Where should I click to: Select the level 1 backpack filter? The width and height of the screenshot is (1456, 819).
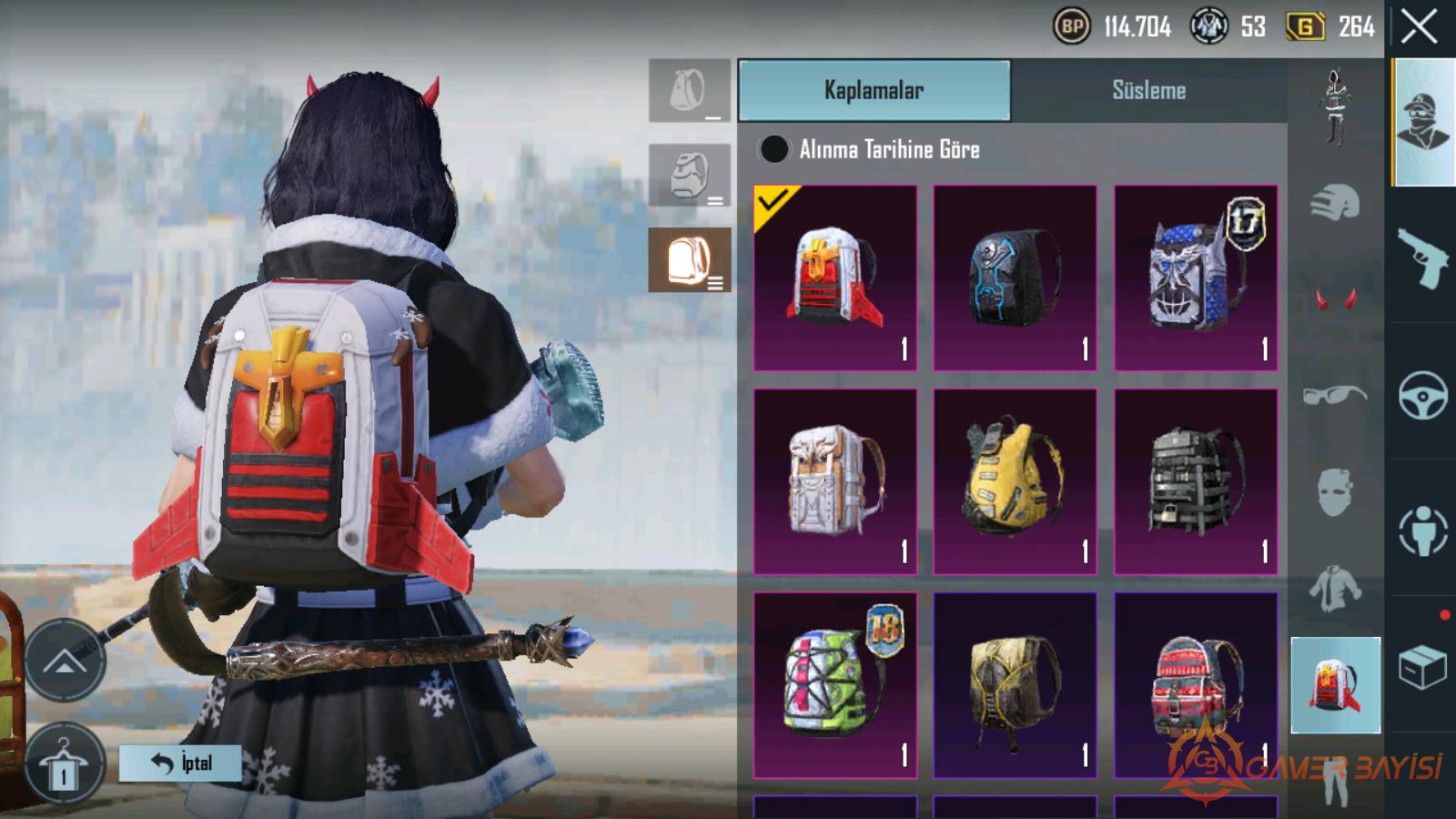pyautogui.click(x=690, y=91)
